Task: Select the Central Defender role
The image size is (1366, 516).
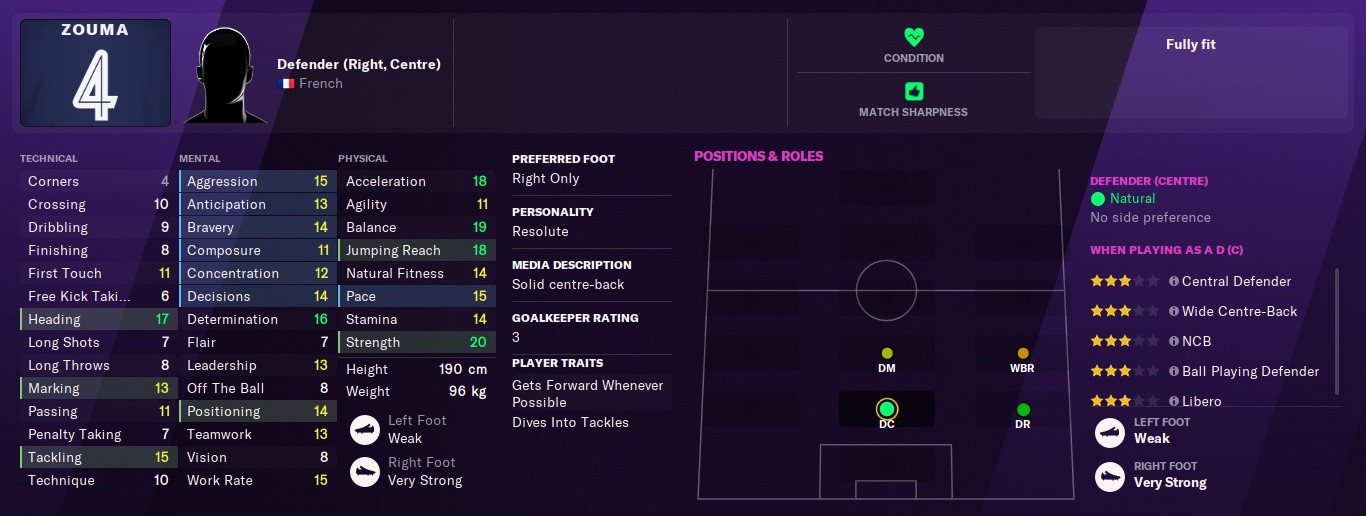Action: [x=1236, y=281]
